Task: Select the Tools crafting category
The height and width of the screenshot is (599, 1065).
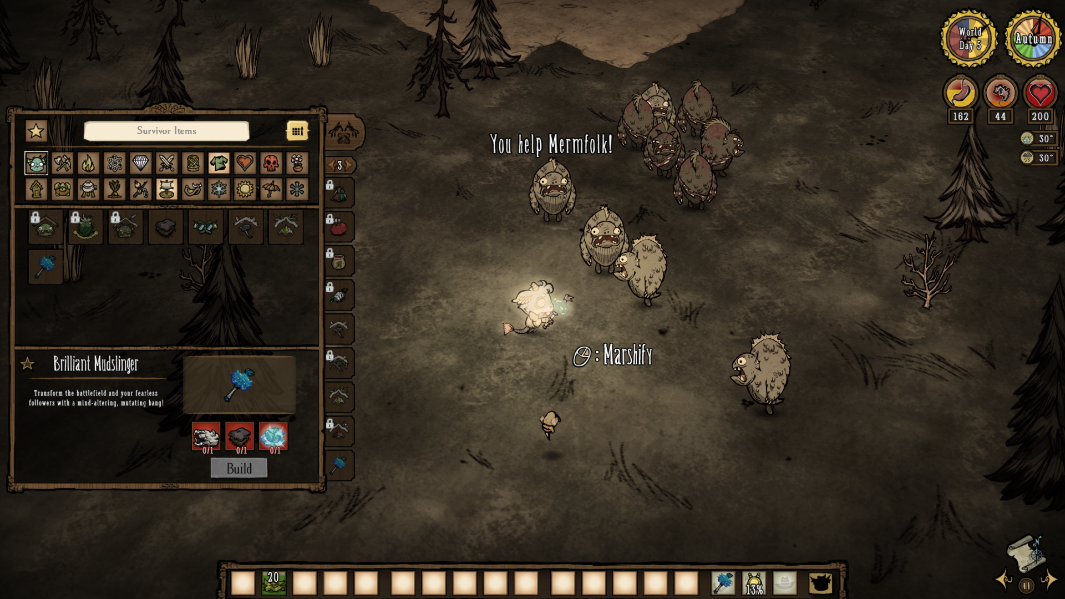Action: pyautogui.click(x=62, y=163)
